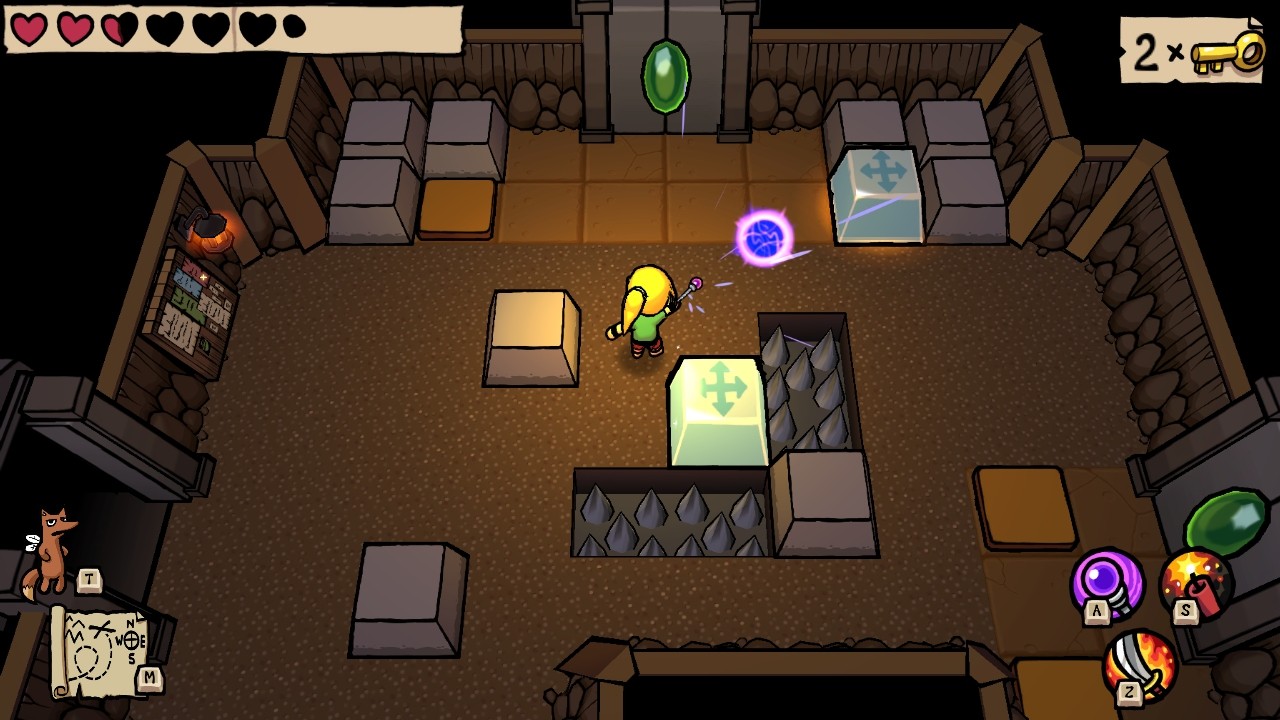Click the player character holding the wand

click(x=645, y=310)
